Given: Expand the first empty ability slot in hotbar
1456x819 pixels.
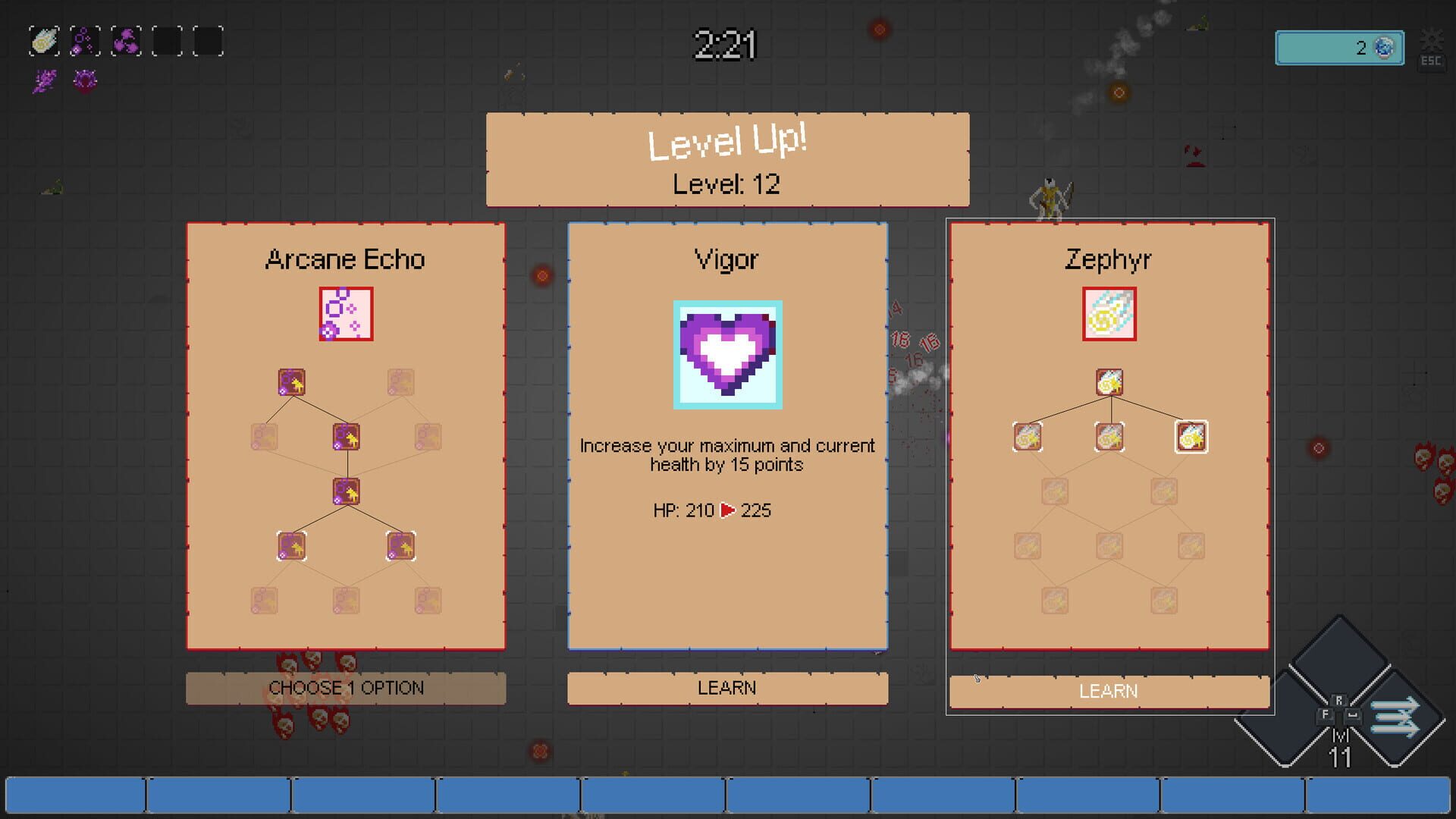Looking at the screenshot, I should (168, 42).
